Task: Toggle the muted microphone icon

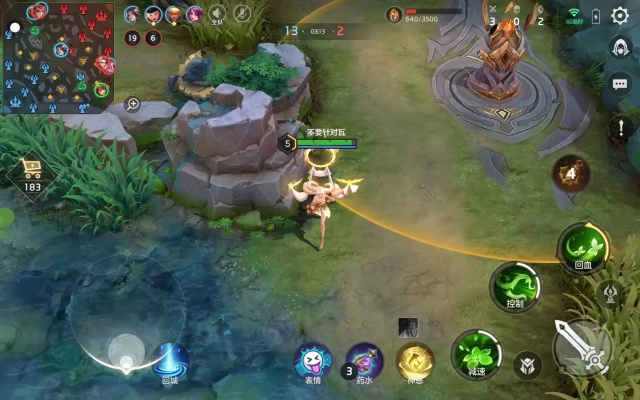Action: click(x=242, y=14)
